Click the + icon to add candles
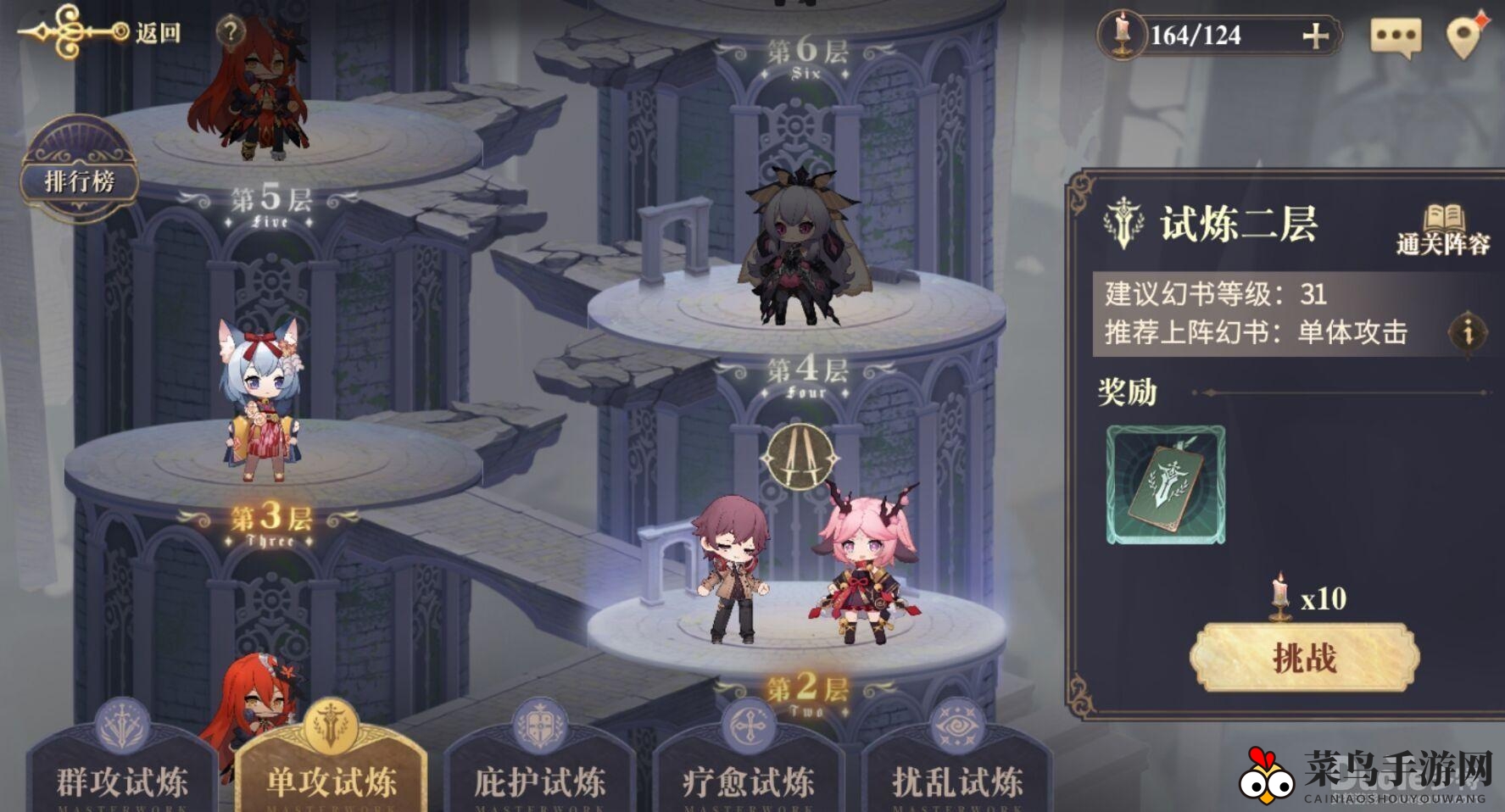 point(1317,36)
